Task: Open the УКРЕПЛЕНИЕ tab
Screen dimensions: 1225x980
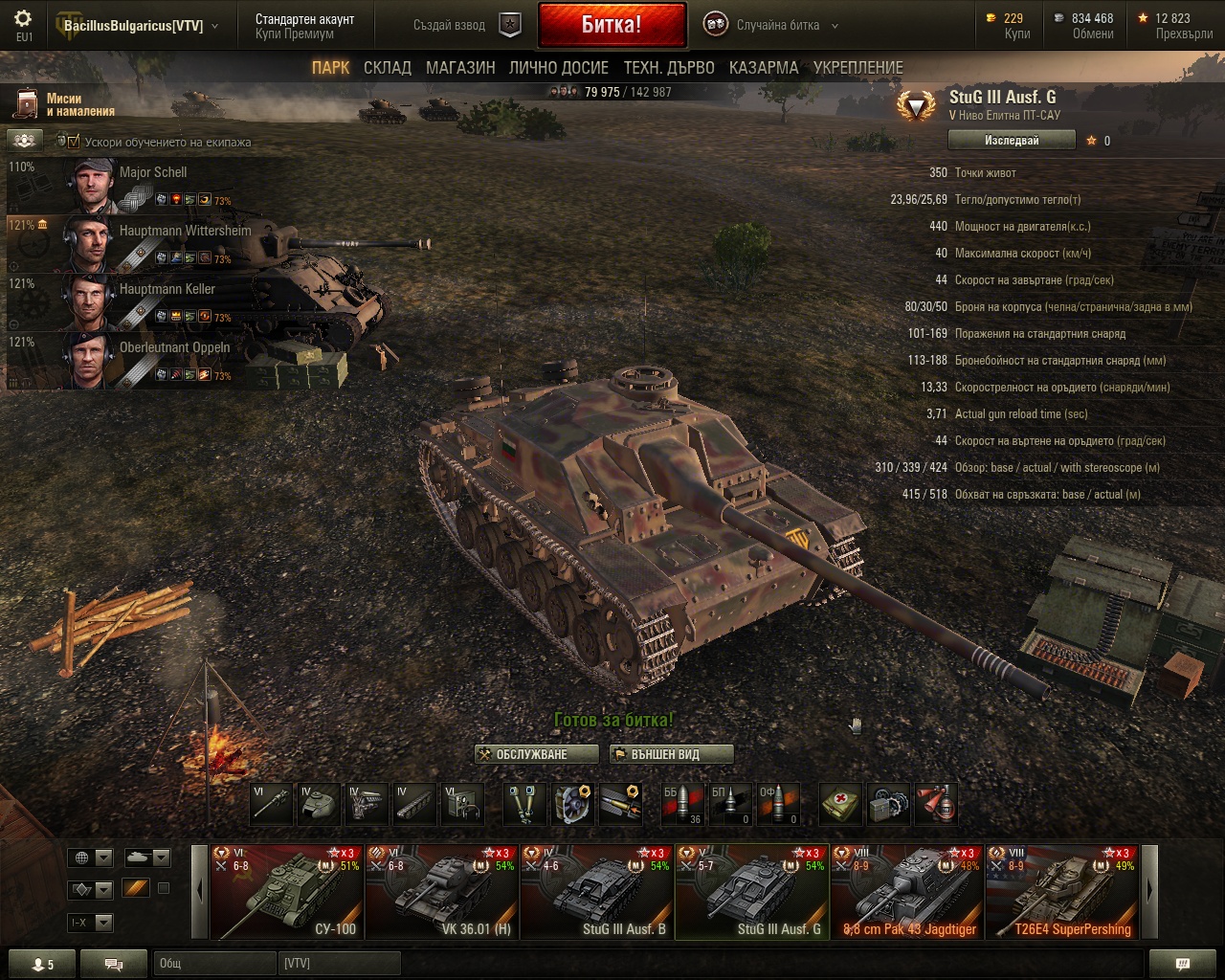Action: pyautogui.click(x=857, y=68)
